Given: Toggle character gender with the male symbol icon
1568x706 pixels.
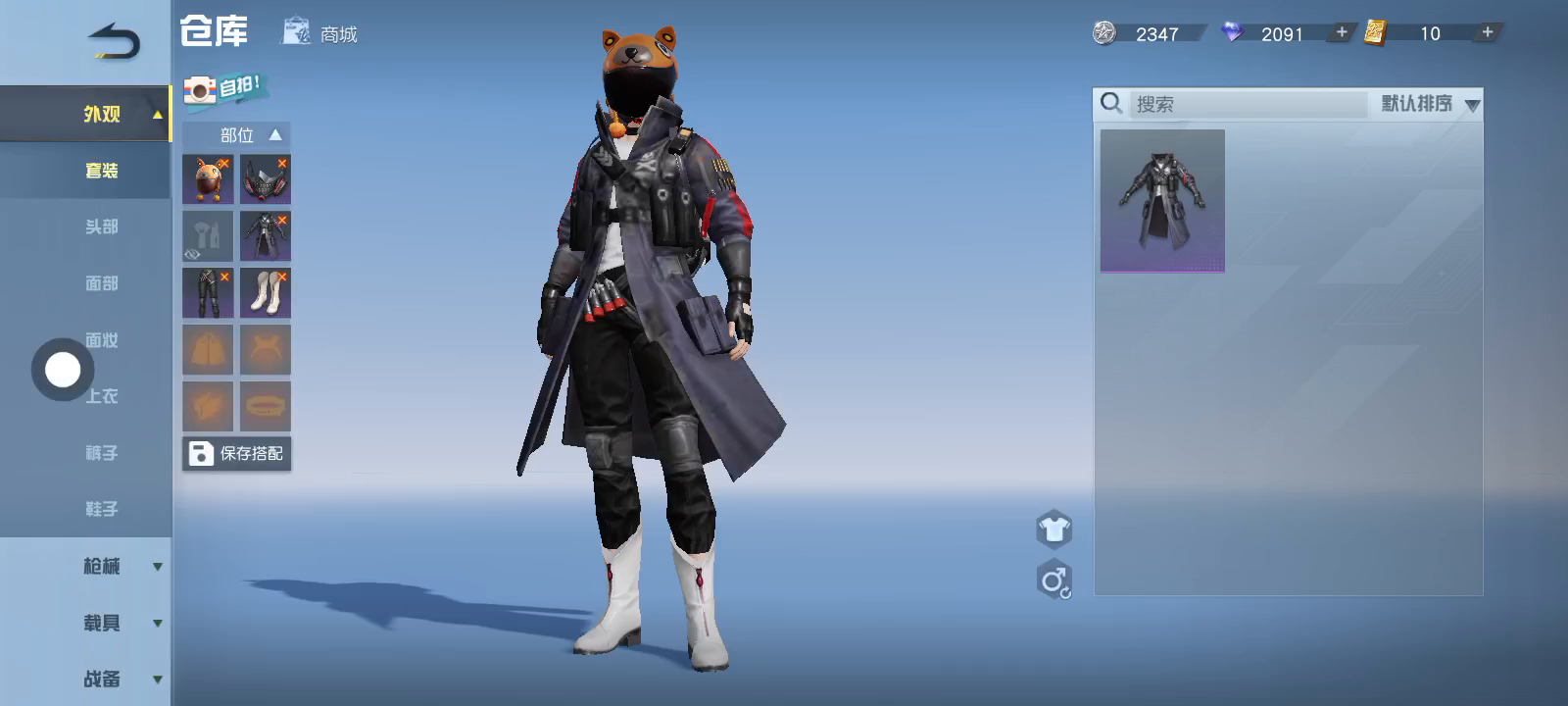Looking at the screenshot, I should point(1054,580).
